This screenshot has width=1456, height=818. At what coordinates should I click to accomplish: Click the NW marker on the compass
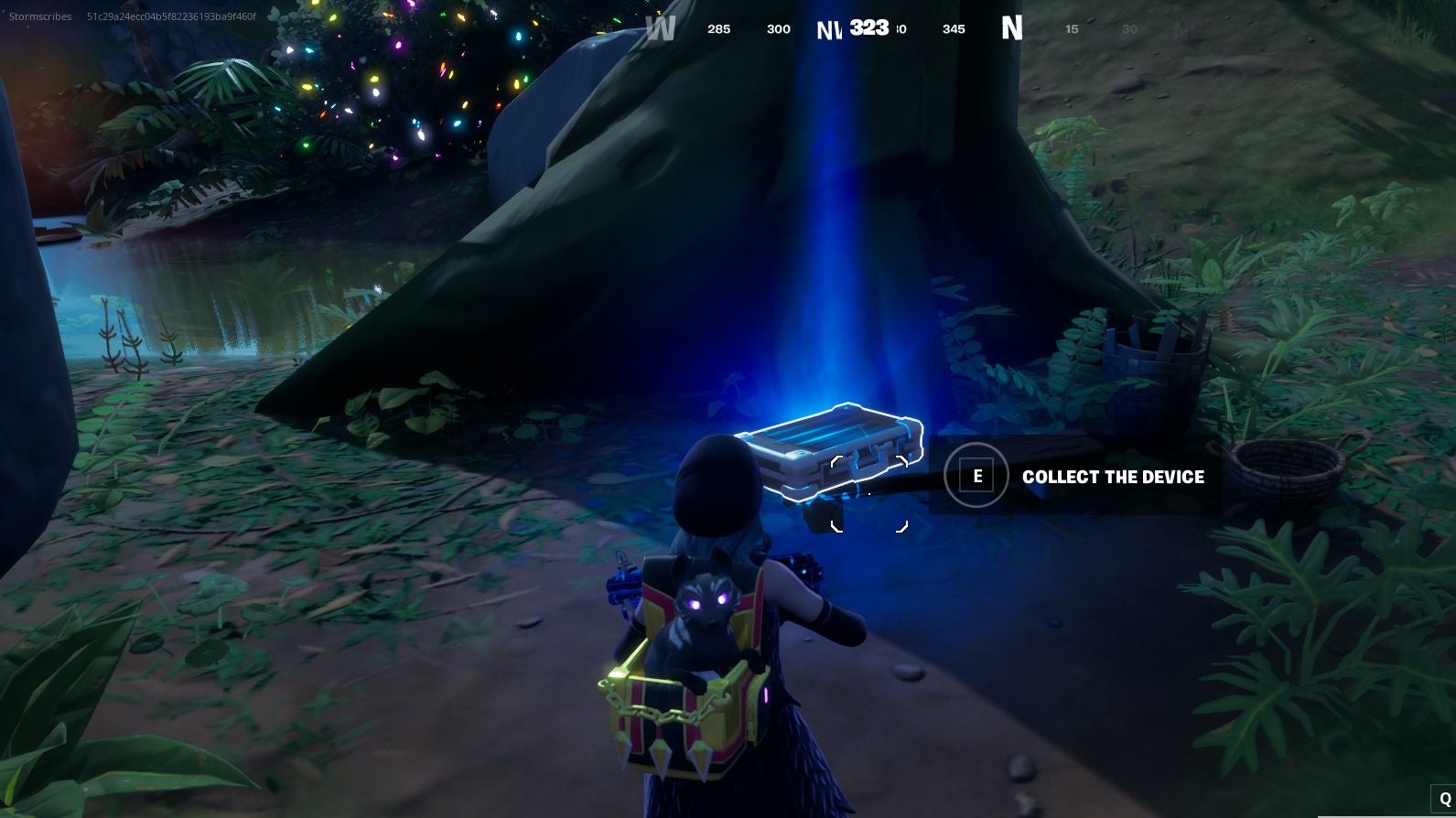(x=829, y=28)
